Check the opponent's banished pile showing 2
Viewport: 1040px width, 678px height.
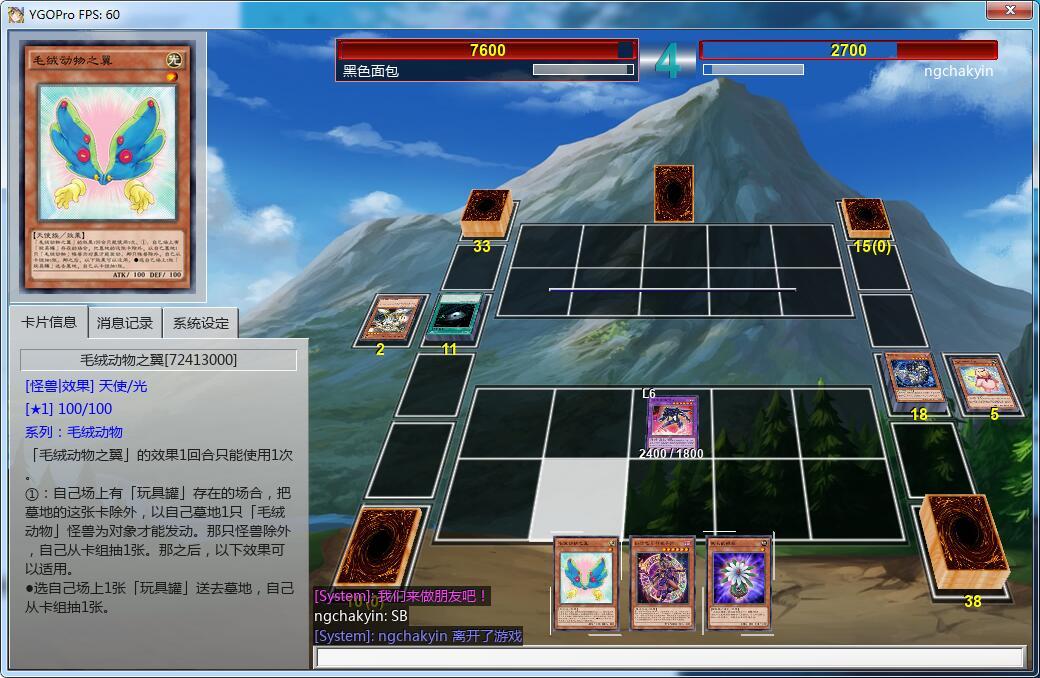387,319
